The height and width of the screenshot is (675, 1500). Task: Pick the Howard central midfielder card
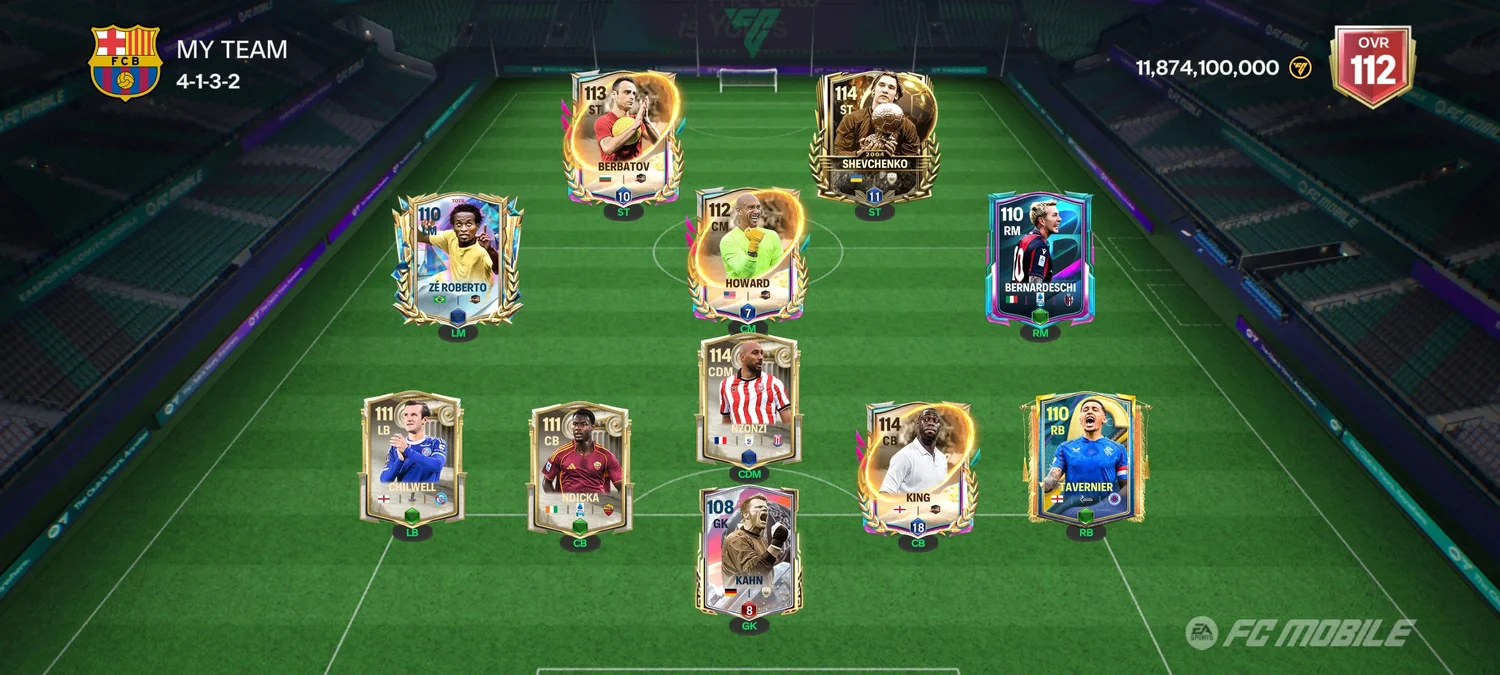pos(748,255)
